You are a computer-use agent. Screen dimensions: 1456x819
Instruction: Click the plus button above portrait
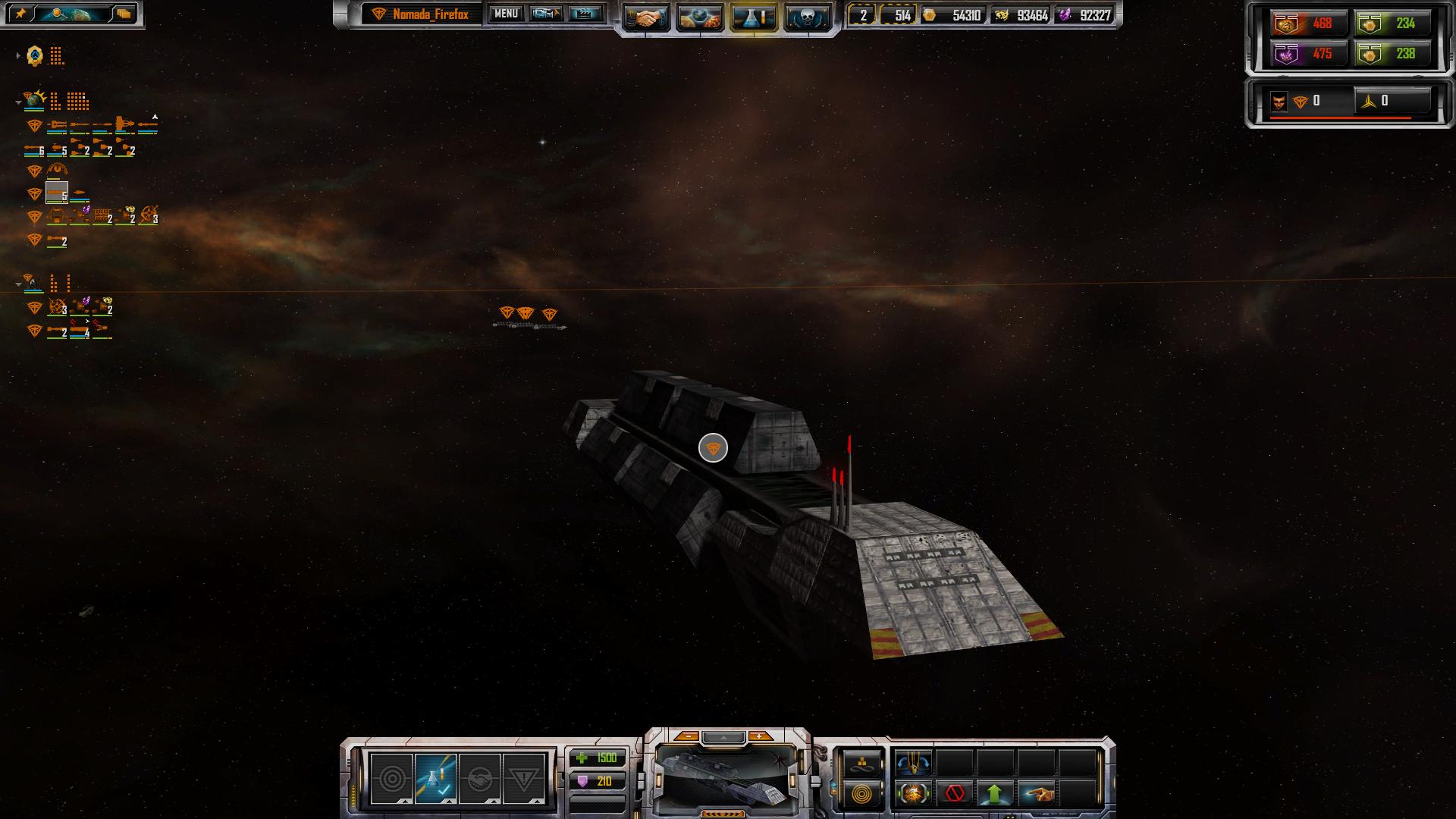click(x=759, y=736)
